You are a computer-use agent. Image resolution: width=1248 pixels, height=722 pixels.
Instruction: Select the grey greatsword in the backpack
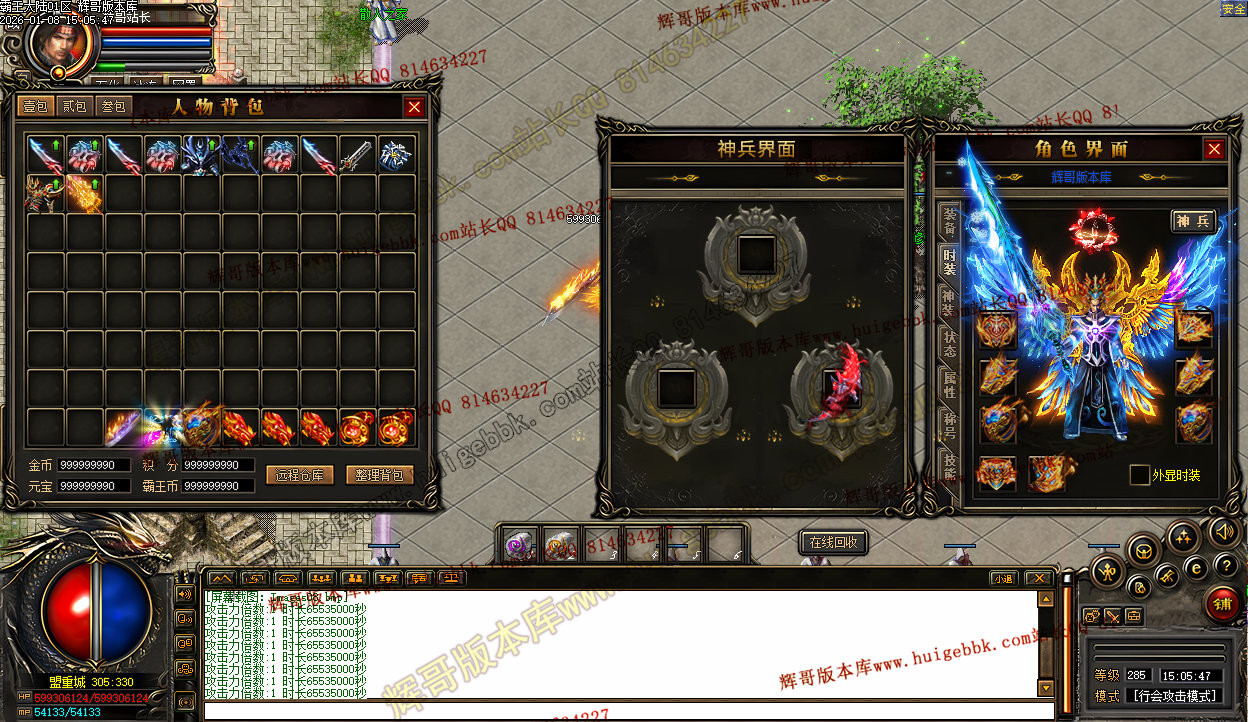coord(358,155)
